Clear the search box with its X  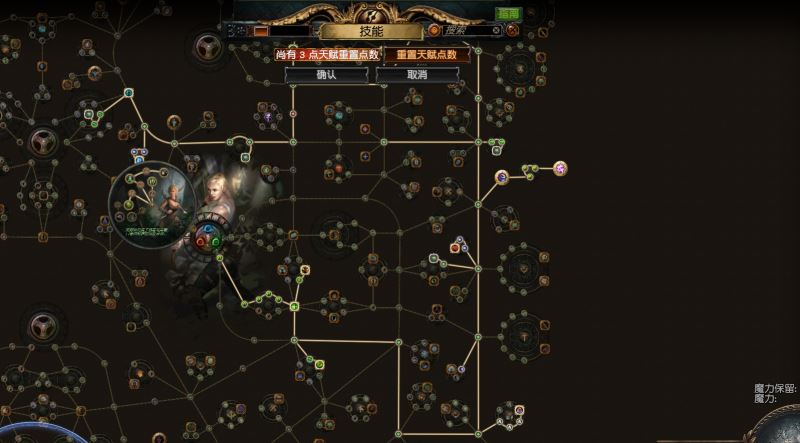(x=495, y=31)
